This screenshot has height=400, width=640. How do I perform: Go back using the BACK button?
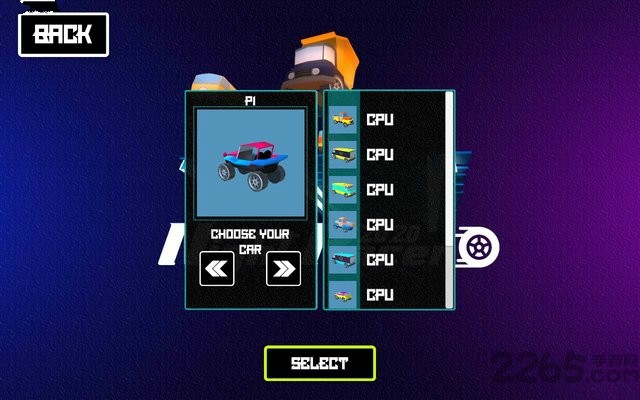pyautogui.click(x=63, y=34)
